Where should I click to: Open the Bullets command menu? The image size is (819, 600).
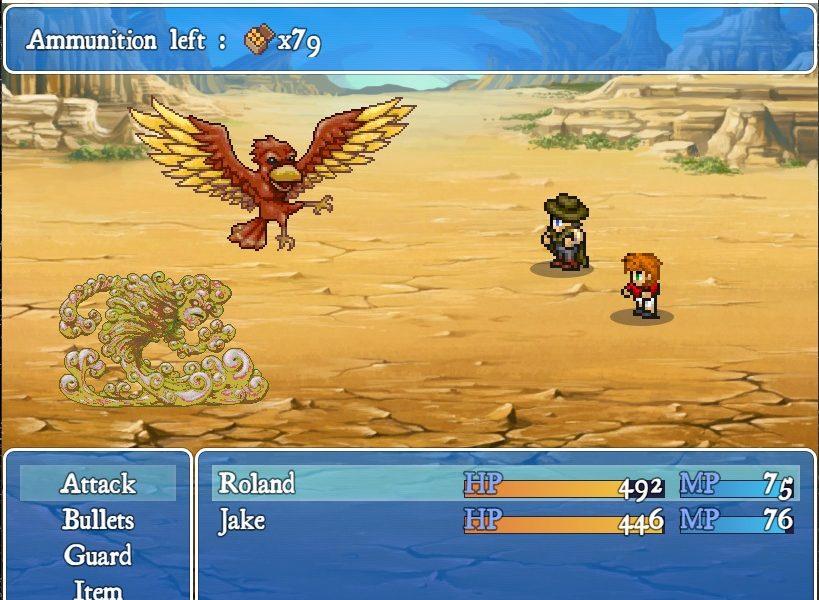pyautogui.click(x=98, y=520)
